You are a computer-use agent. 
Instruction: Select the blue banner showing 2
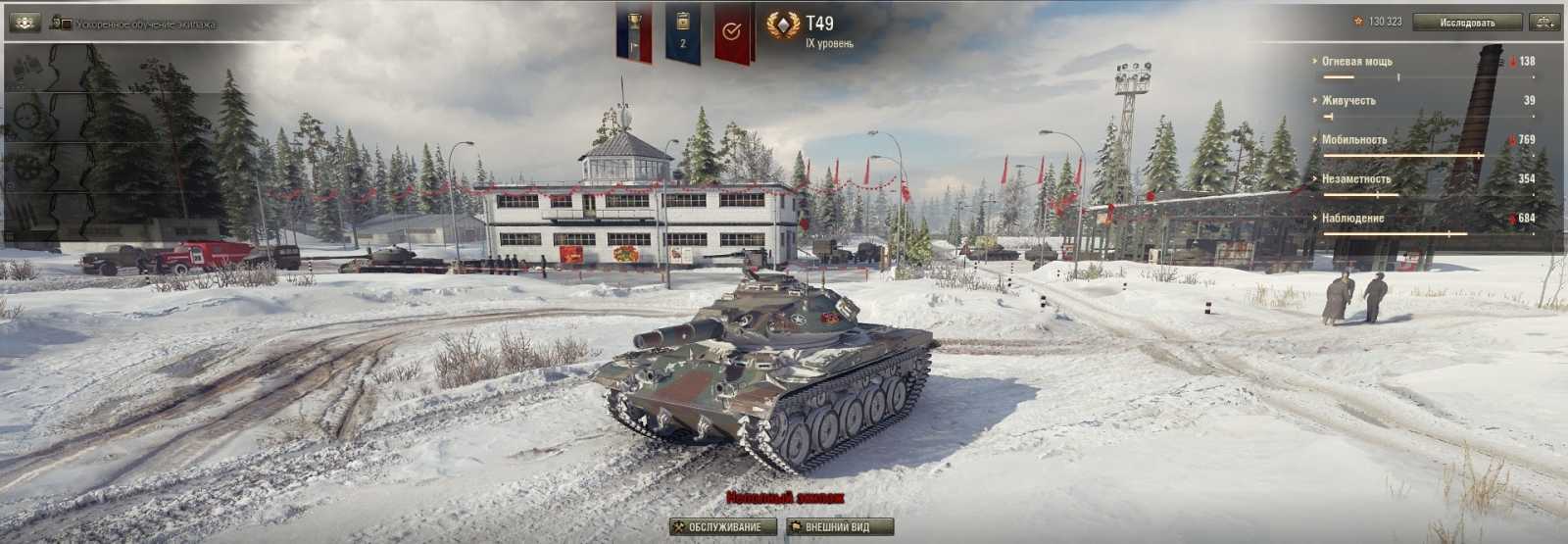[682, 33]
